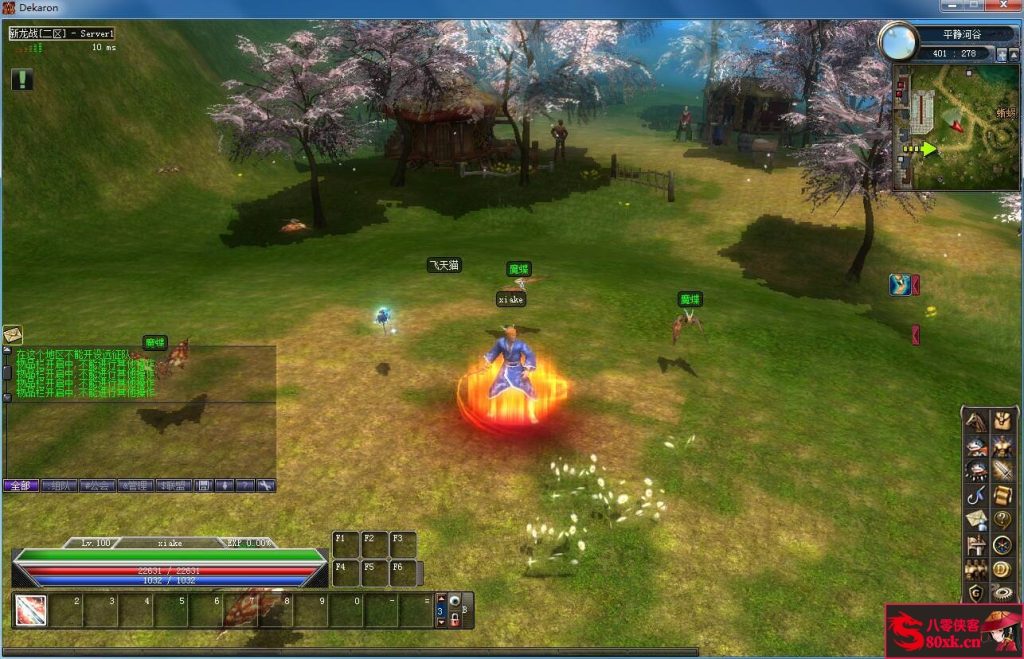1024x659 pixels.
Task: Click the wrench chat settings button
Action: (x=266, y=486)
